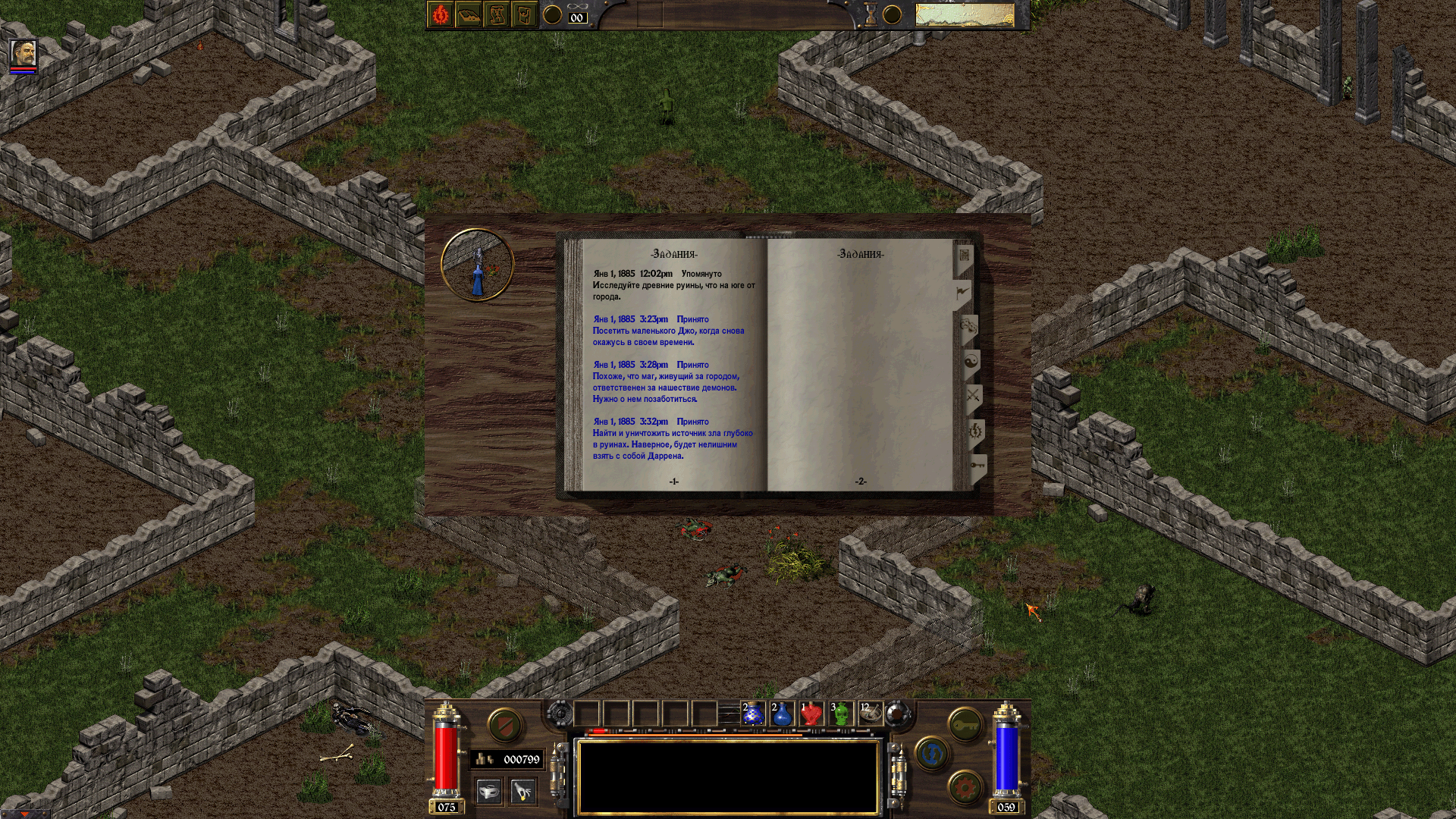Click the hourglass sleep/wait icon
The image size is (1456, 819).
coord(871,15)
